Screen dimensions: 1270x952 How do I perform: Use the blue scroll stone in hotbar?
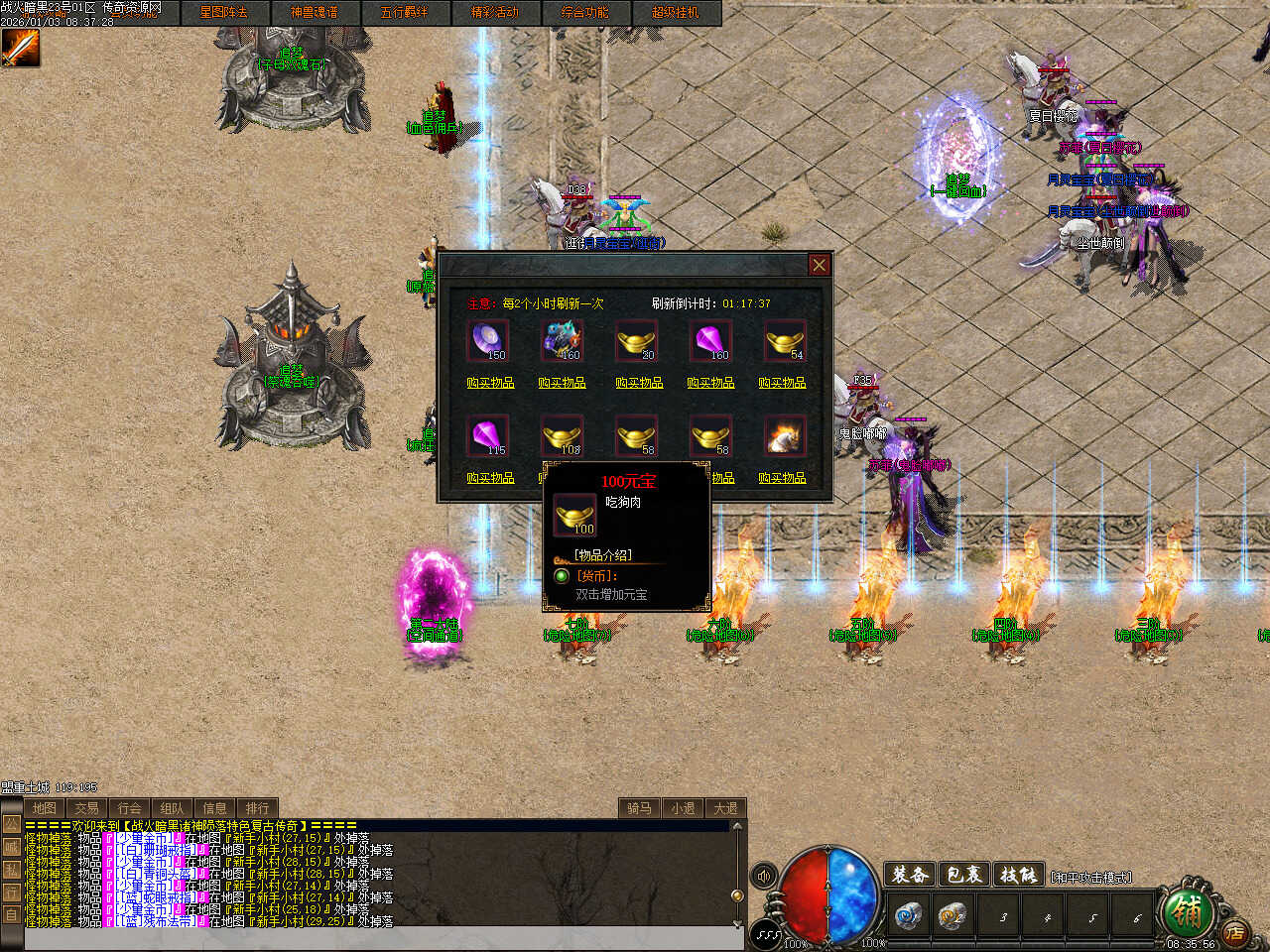[907, 915]
